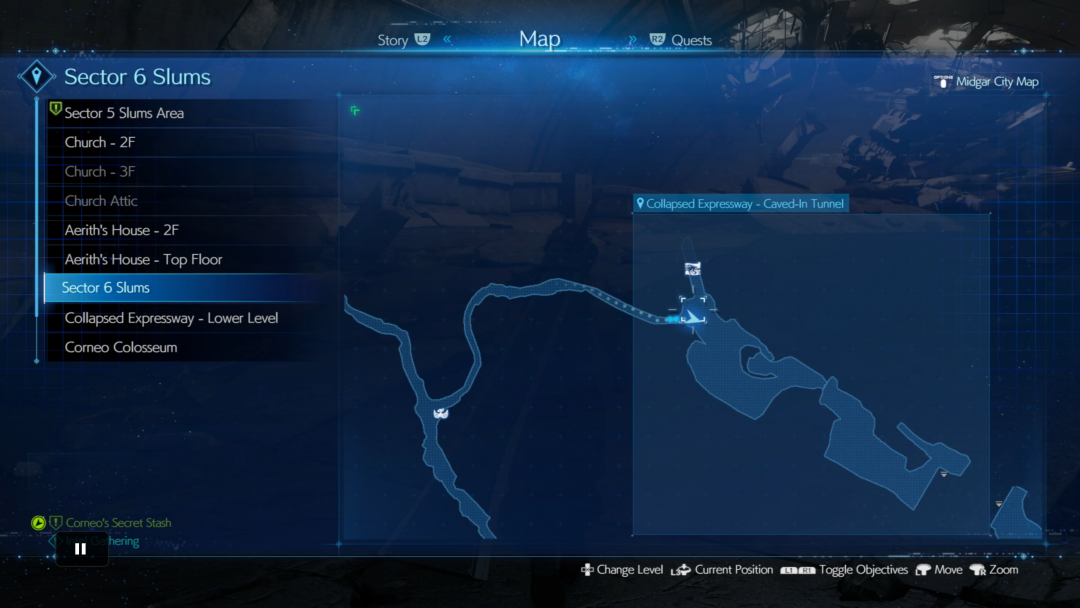Screen dimensions: 1080x608
Task: Select the map marker on the winding western path
Action: [439, 412]
